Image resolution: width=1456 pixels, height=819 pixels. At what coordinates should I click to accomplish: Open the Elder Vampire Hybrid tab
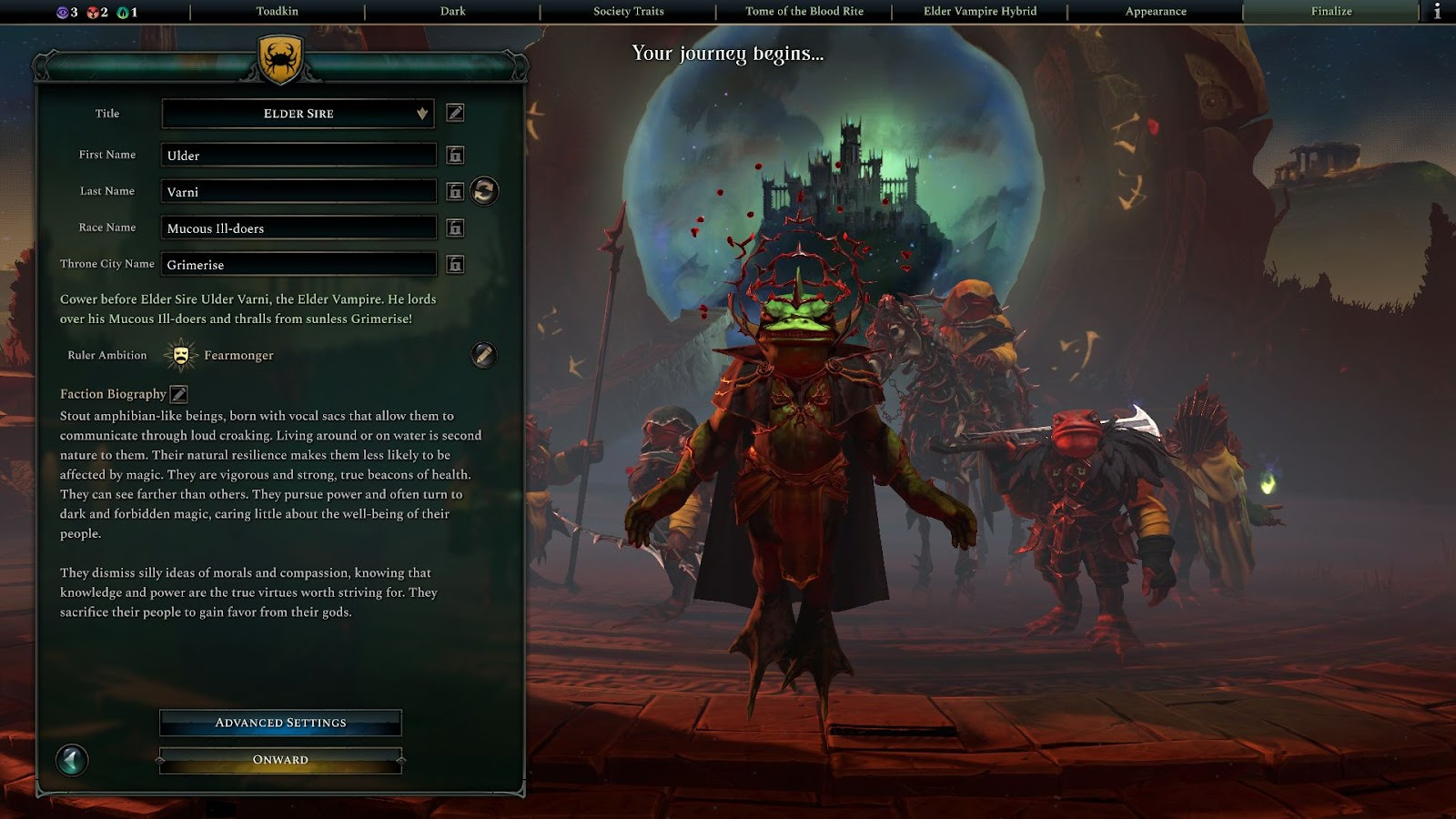tap(979, 12)
